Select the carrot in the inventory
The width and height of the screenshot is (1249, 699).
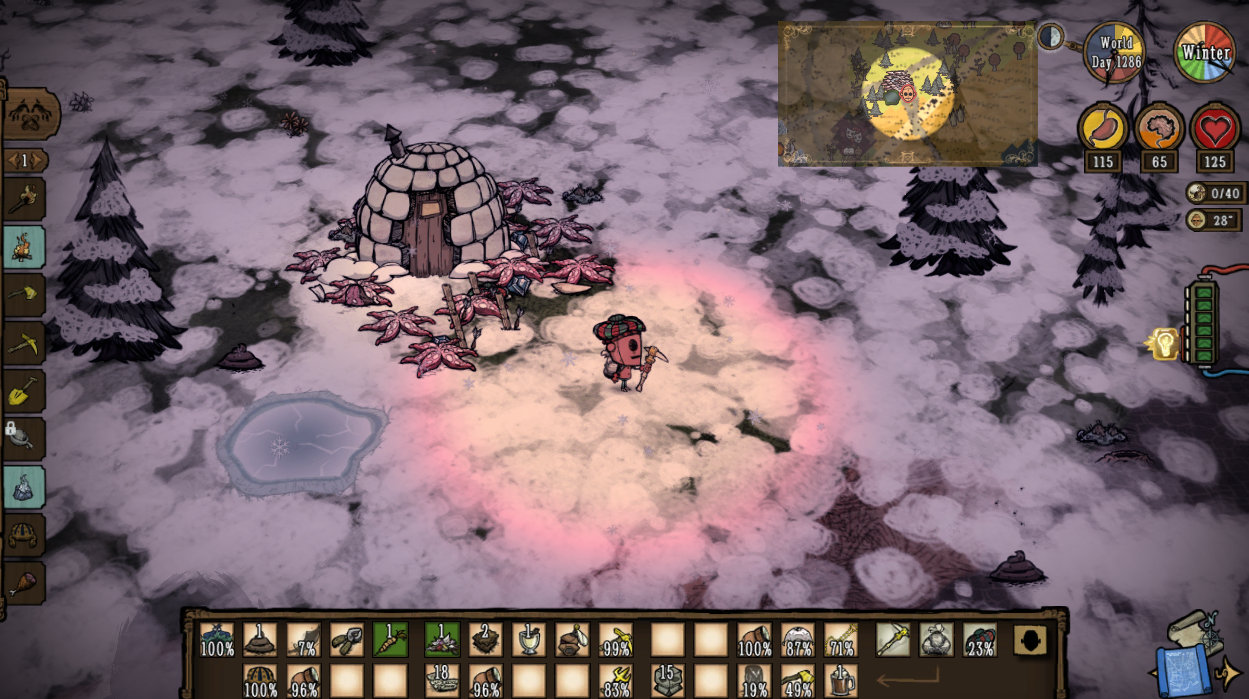pyautogui.click(x=390, y=639)
